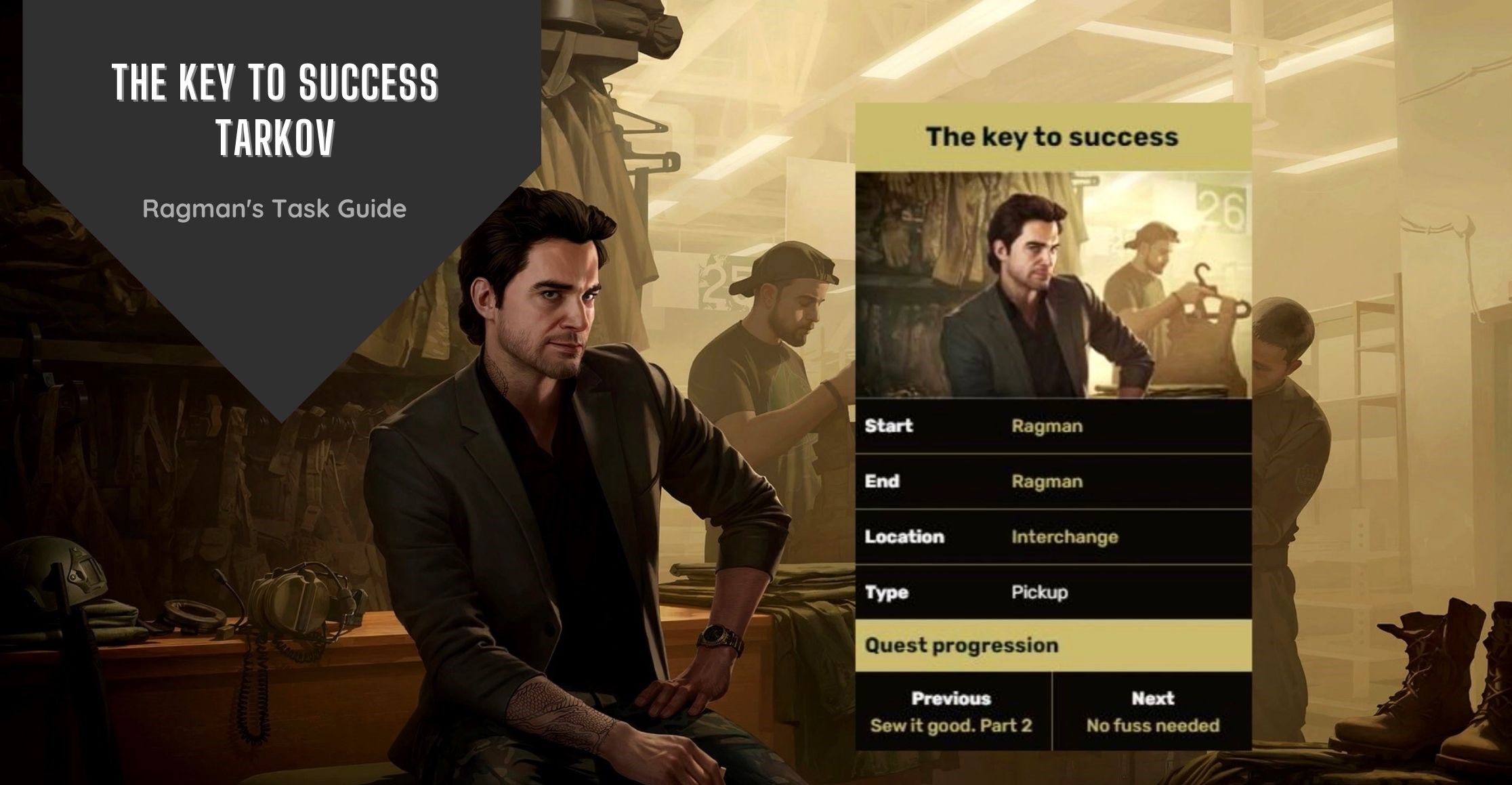1512x785 pixels.
Task: Open the quest image thumbnail in infobox
Action: pyautogui.click(x=1053, y=285)
